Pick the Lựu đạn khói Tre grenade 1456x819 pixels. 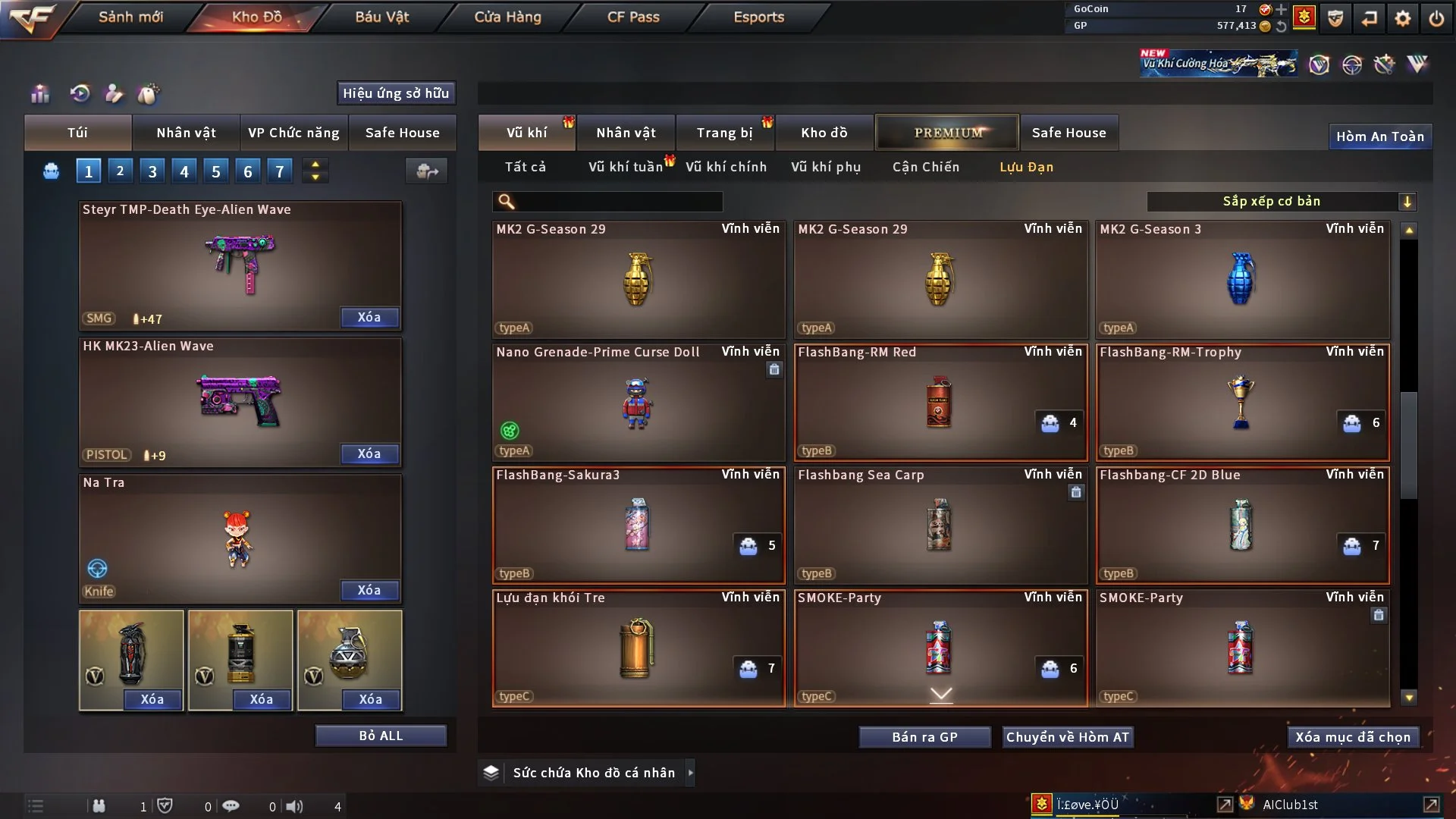(638, 648)
